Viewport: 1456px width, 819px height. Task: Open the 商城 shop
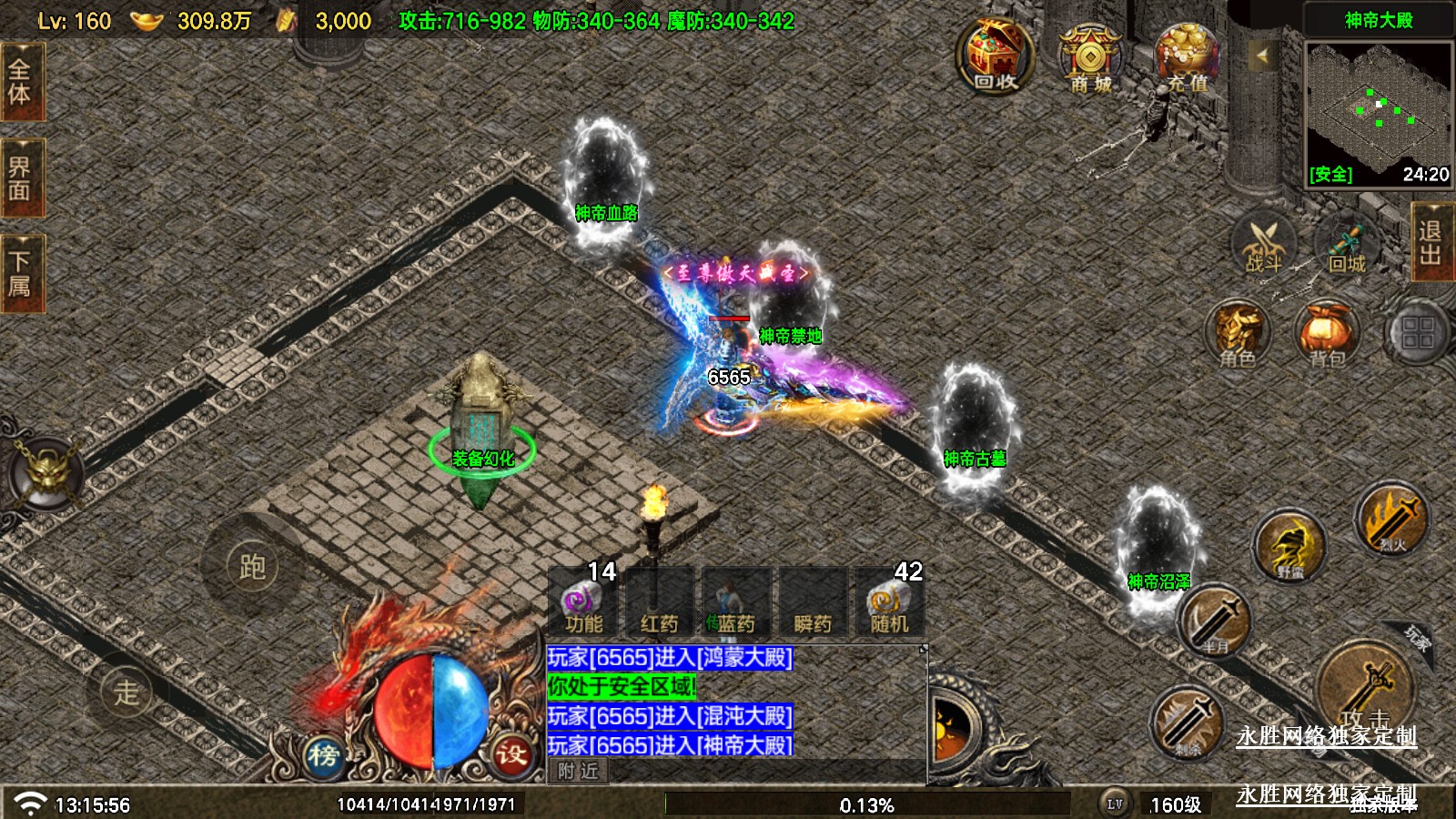pyautogui.click(x=1090, y=59)
